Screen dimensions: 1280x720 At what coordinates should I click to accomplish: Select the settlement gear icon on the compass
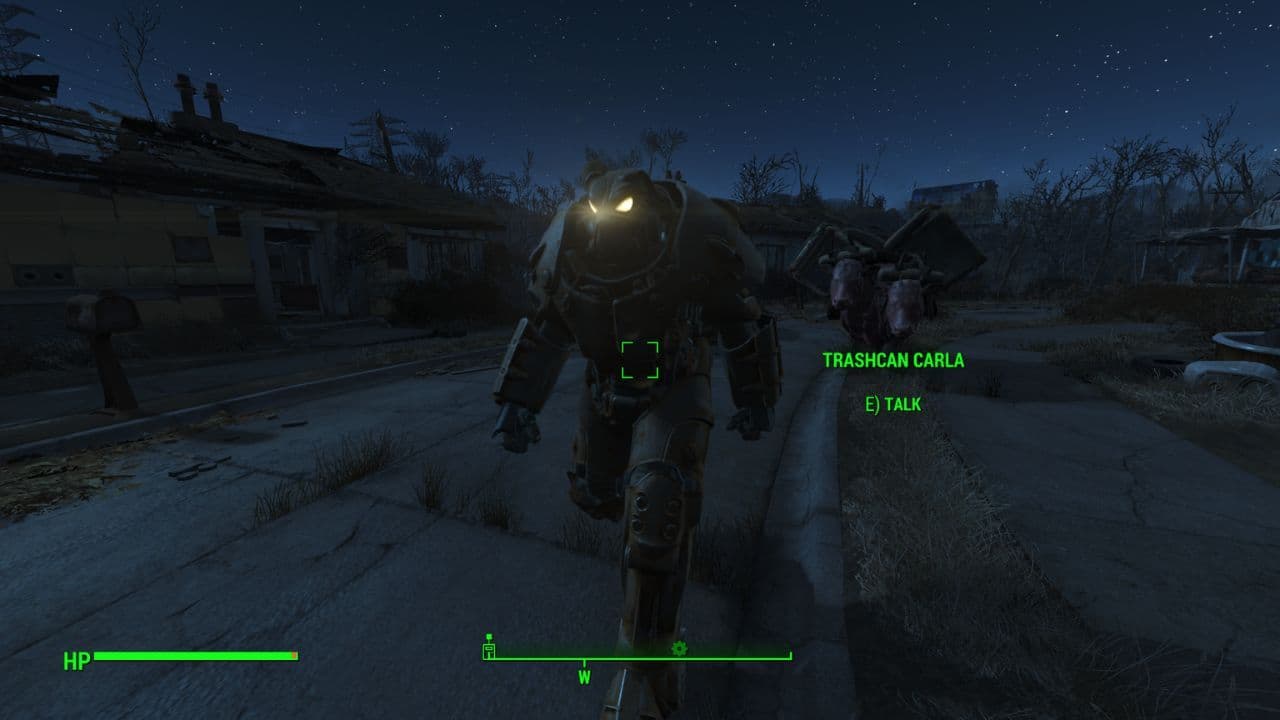pos(679,649)
